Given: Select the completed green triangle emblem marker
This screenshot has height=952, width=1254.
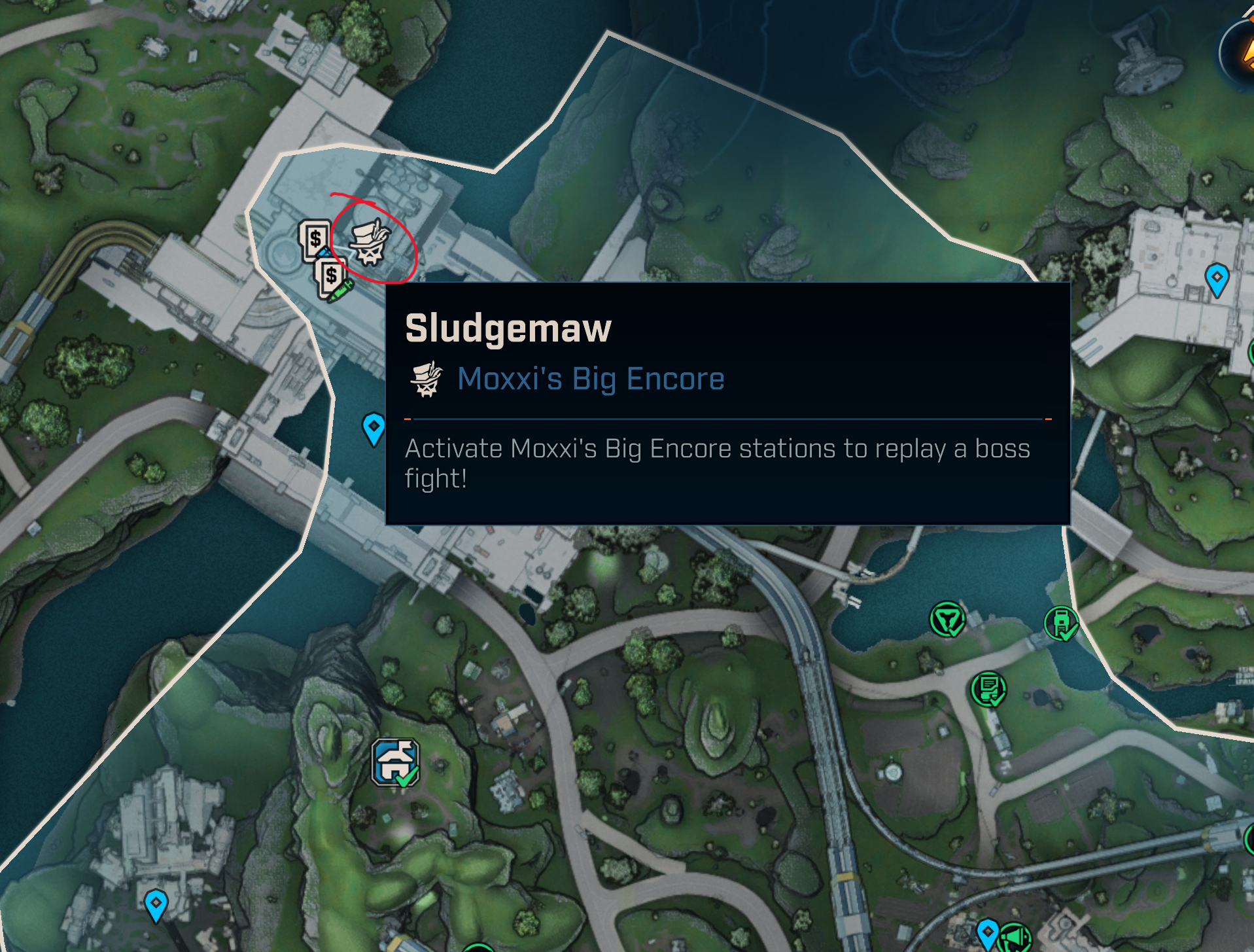Looking at the screenshot, I should point(947,619).
